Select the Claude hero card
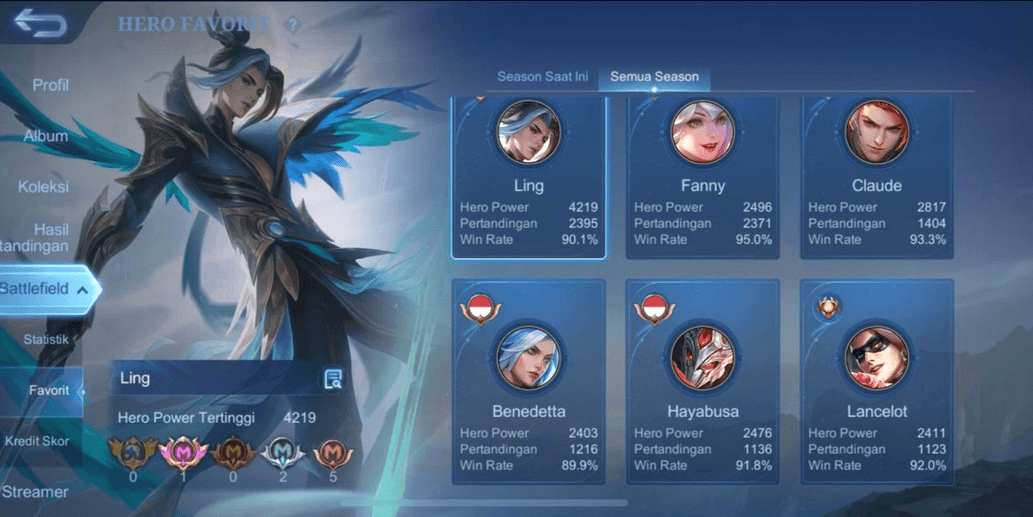The height and width of the screenshot is (517, 1033). [877, 177]
